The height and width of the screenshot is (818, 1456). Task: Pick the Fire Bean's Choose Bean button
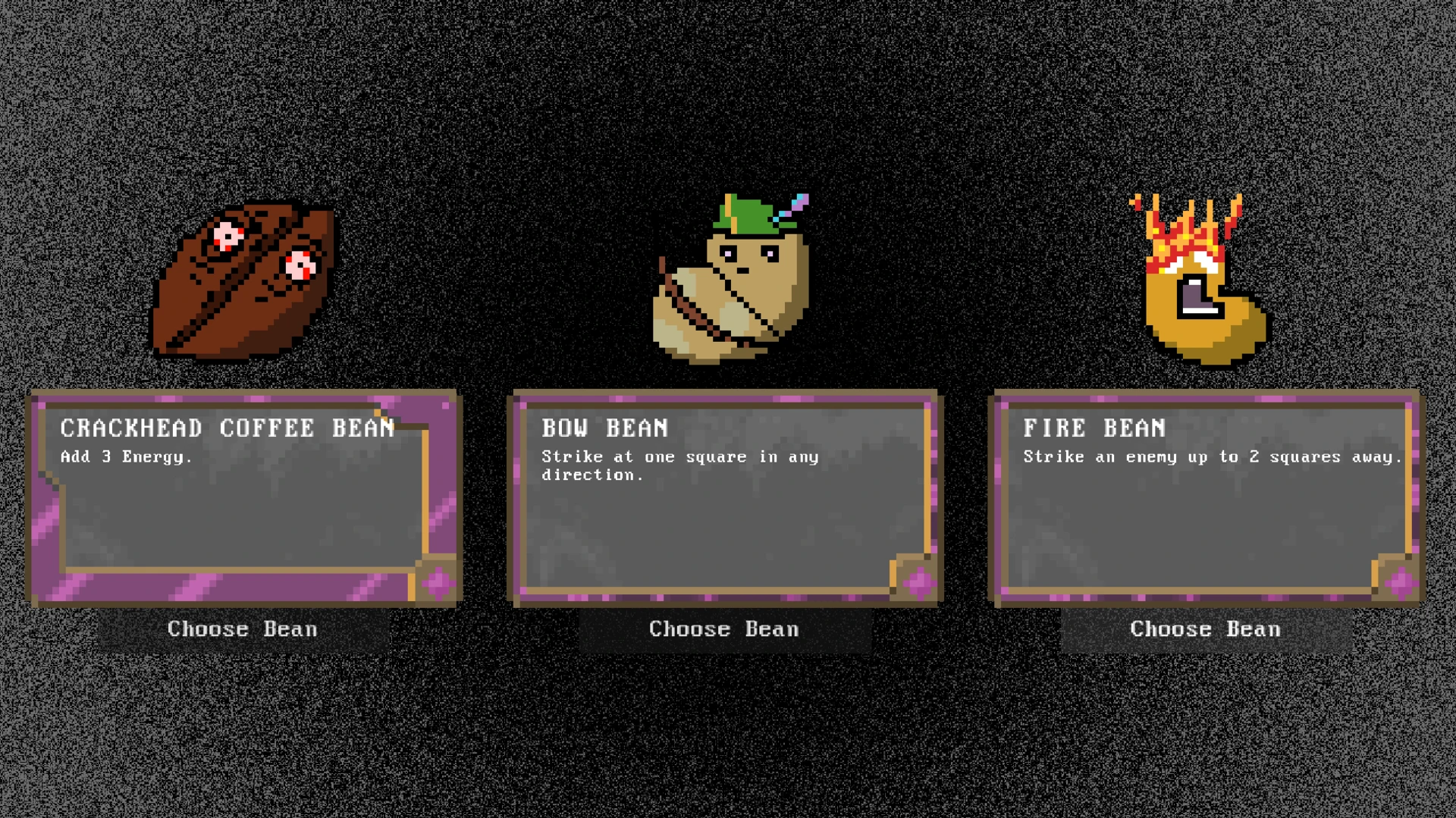click(1205, 629)
